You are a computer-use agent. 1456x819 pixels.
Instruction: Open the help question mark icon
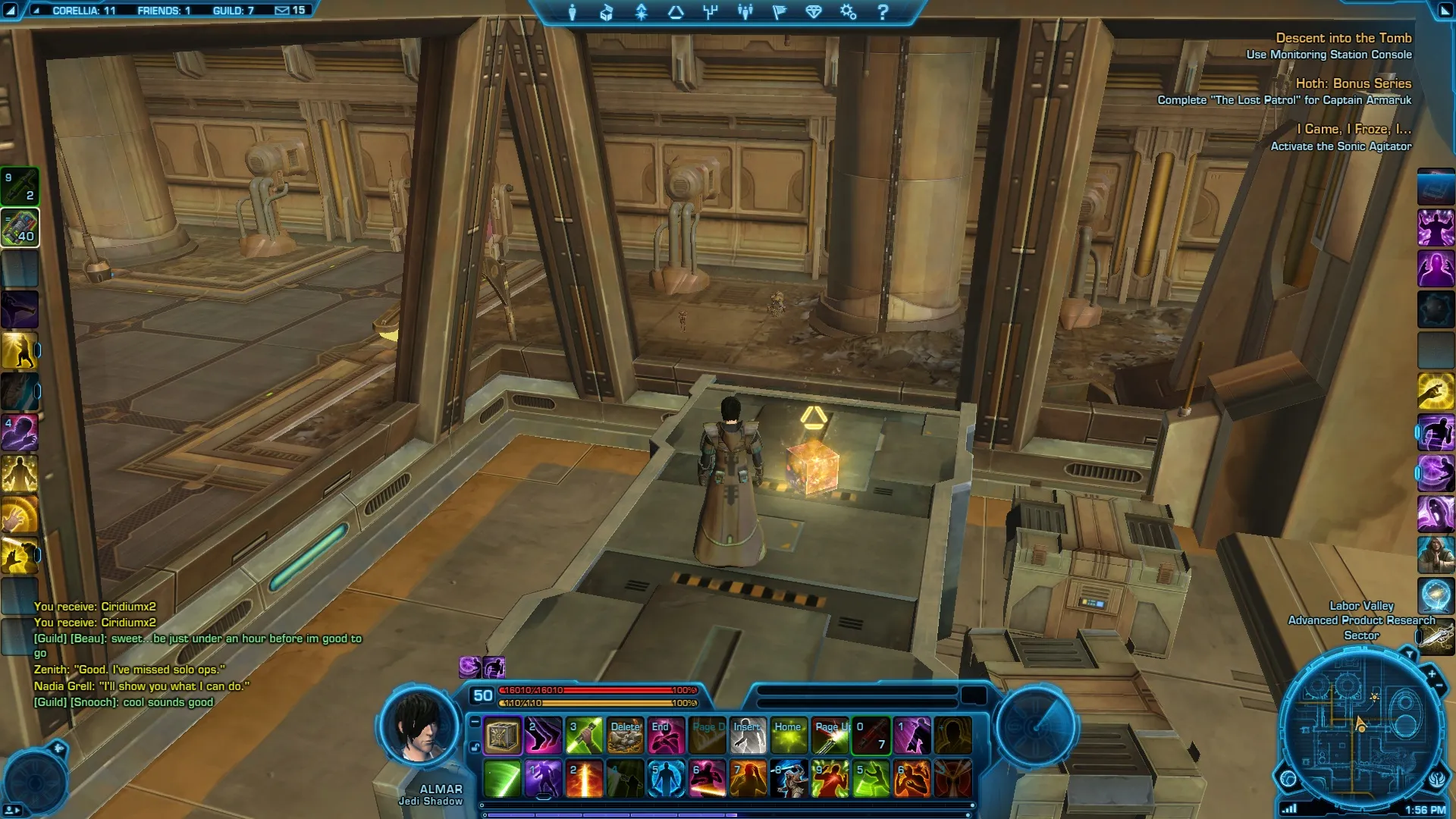(x=883, y=12)
